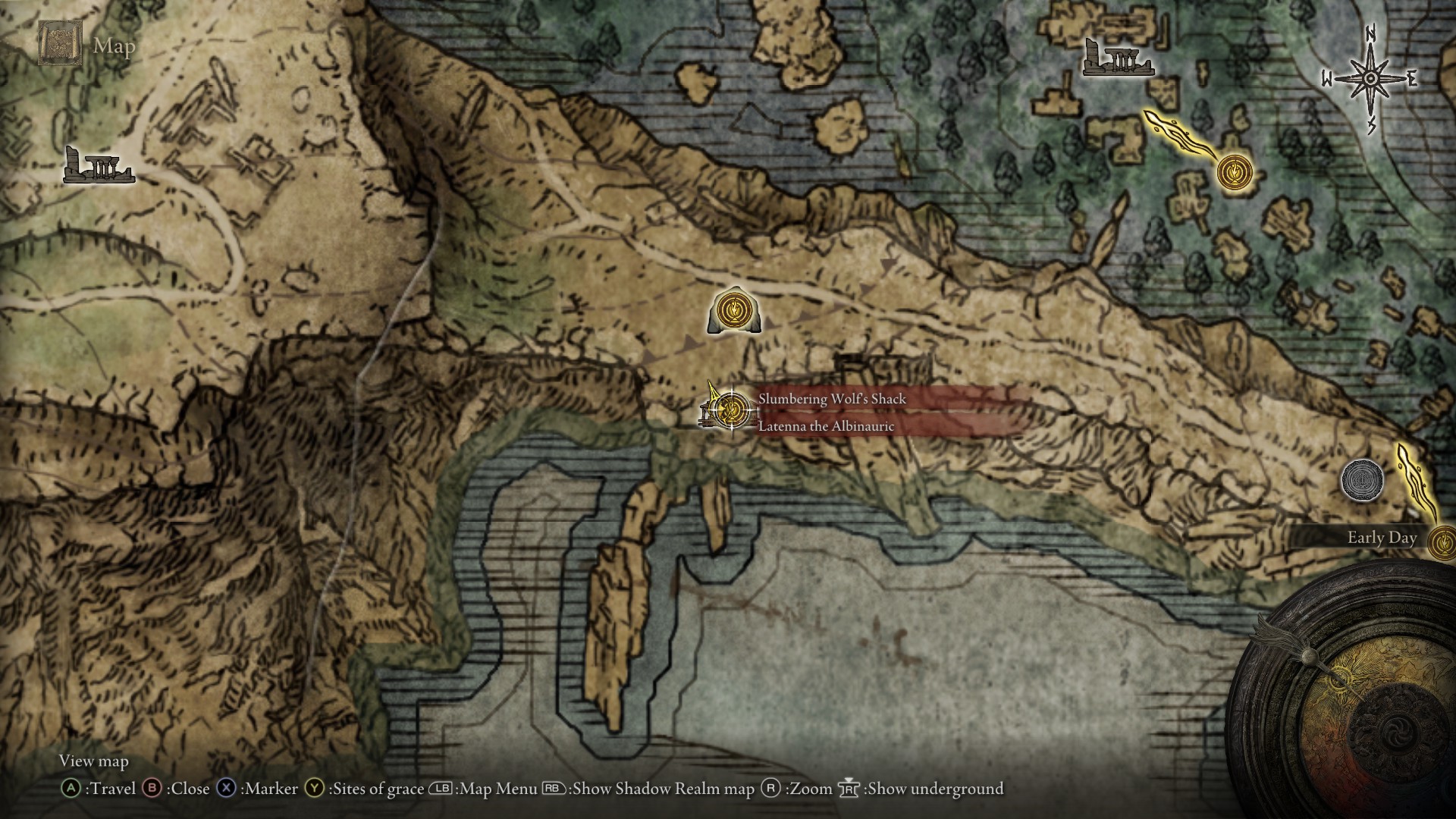Select the cave site of grace icon

point(734,311)
